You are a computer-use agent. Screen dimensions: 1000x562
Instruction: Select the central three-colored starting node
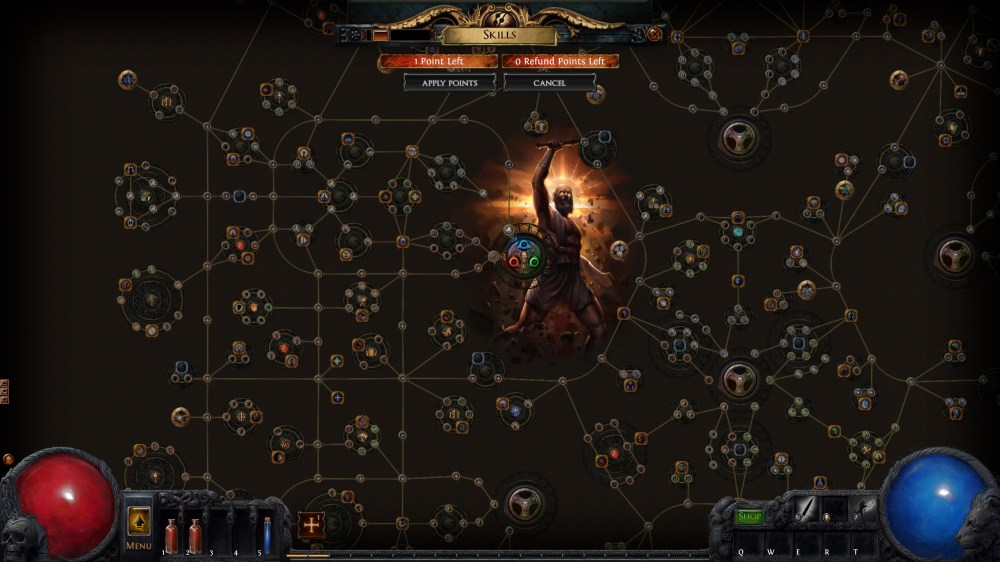point(522,255)
